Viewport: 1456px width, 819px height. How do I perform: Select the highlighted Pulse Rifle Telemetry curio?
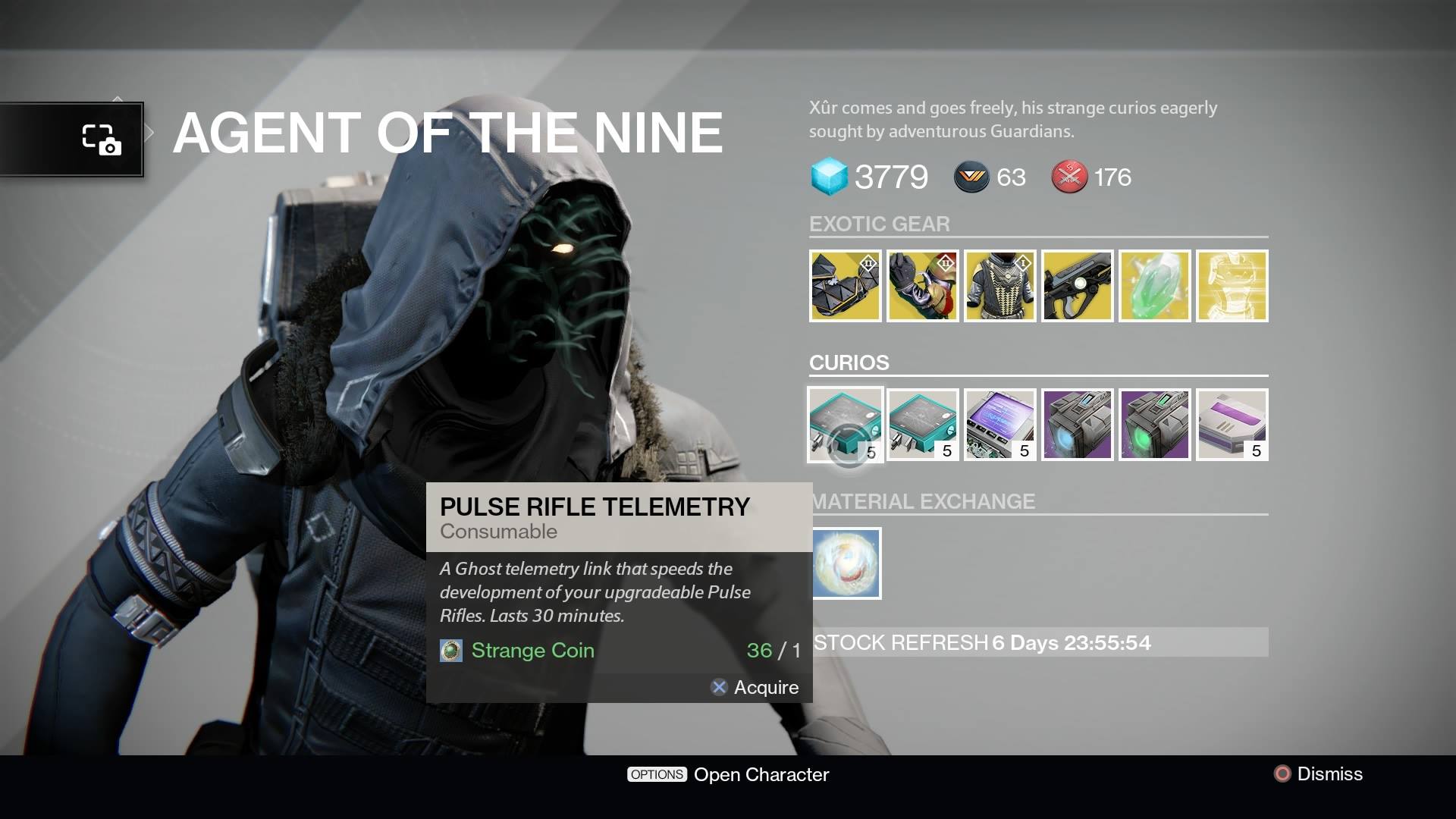(x=845, y=424)
